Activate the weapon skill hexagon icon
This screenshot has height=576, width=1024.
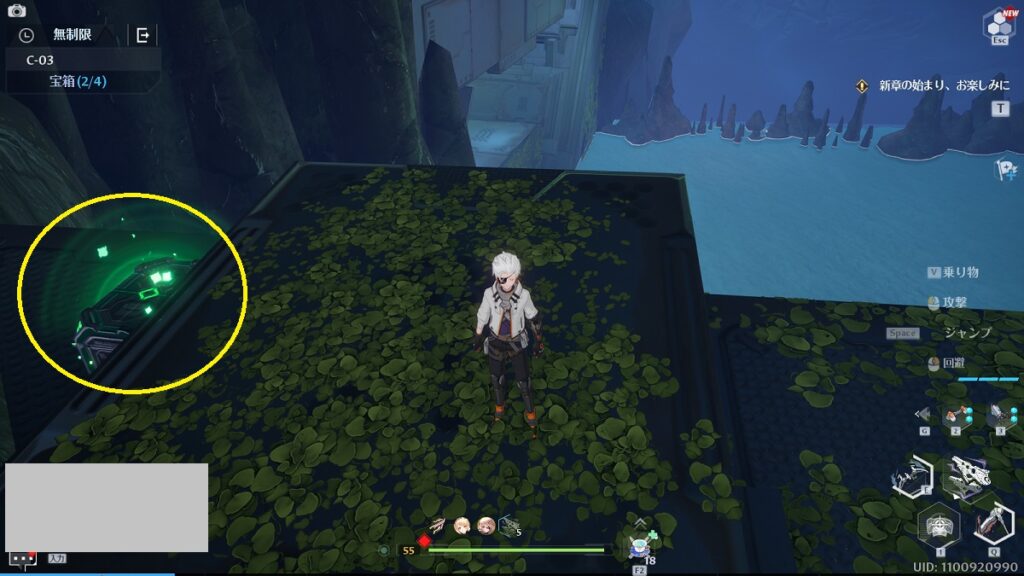tap(912, 478)
